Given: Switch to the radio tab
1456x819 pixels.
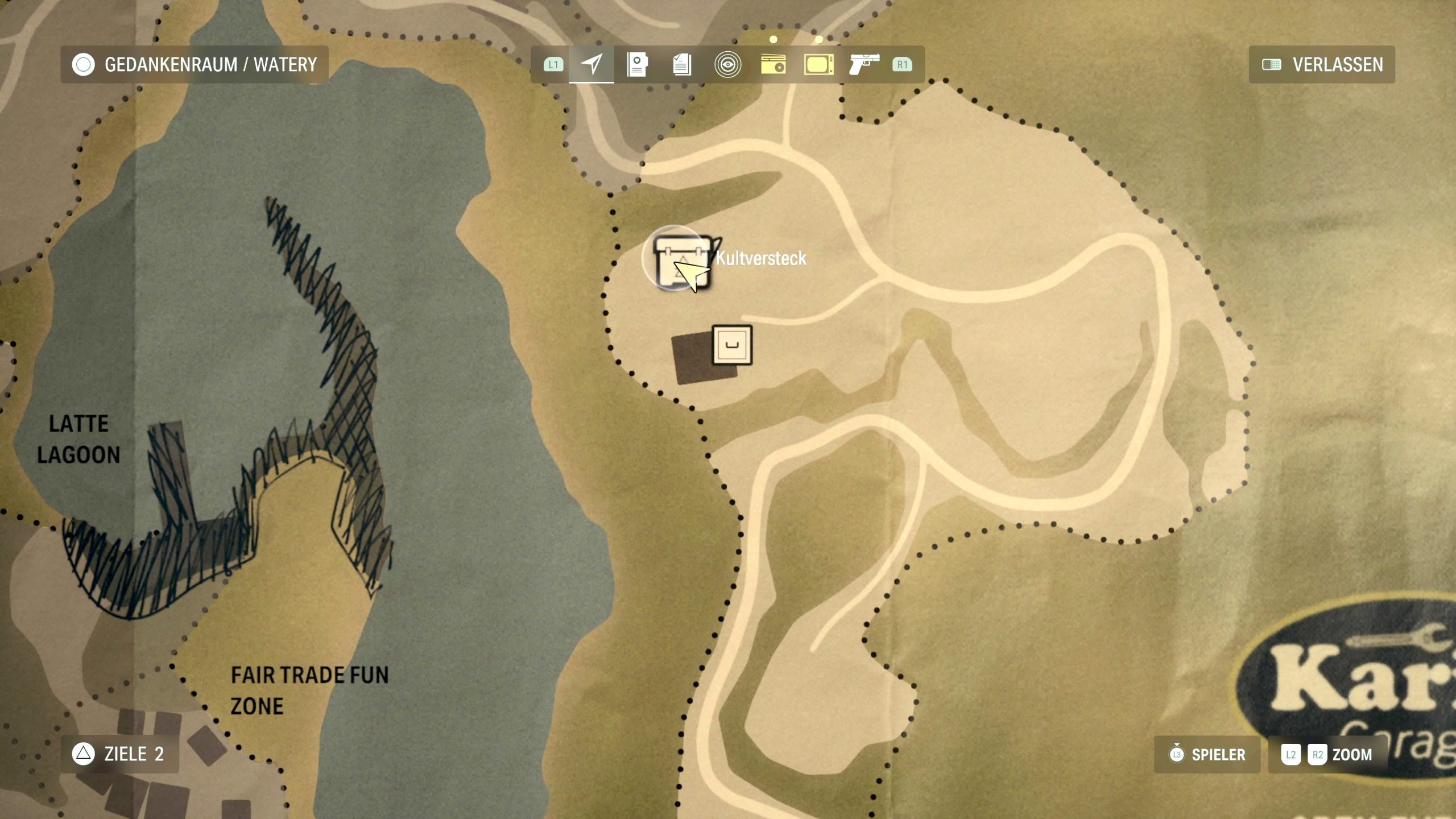Looking at the screenshot, I should coord(773,64).
